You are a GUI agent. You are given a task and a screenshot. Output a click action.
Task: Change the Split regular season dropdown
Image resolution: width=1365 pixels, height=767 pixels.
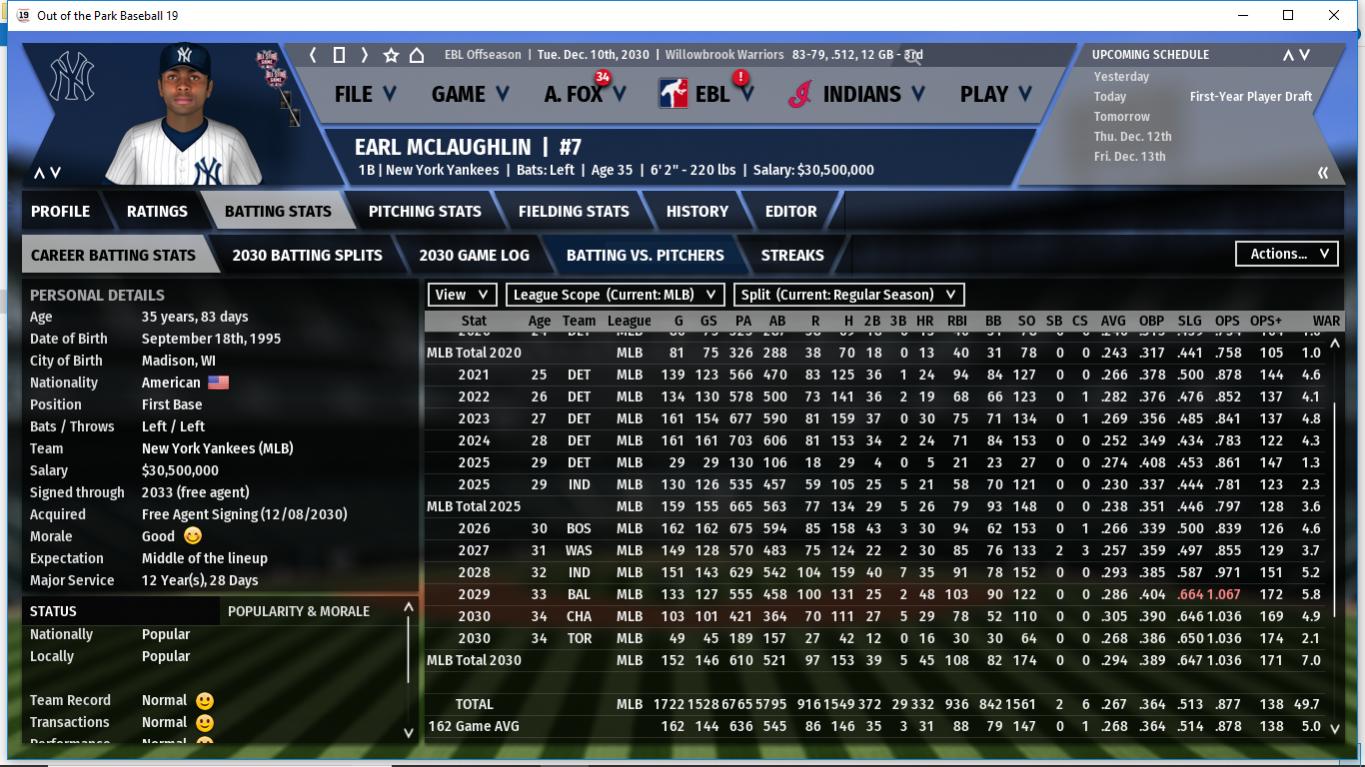click(x=849, y=295)
